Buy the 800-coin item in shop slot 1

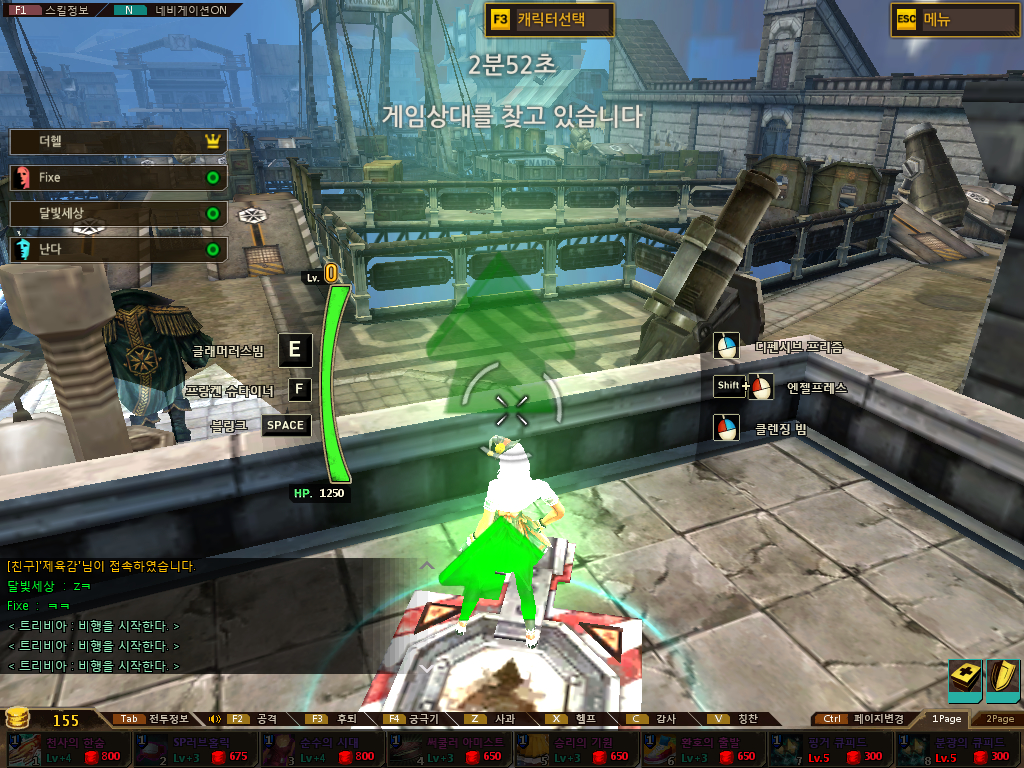click(68, 749)
